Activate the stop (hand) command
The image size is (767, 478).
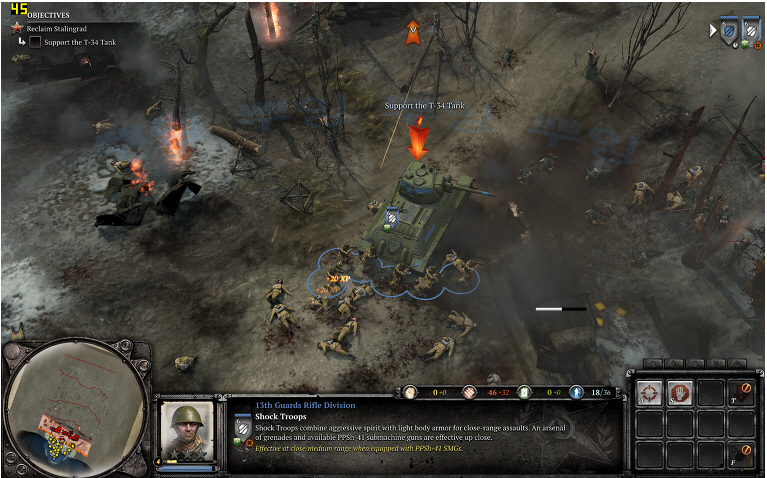(681, 393)
